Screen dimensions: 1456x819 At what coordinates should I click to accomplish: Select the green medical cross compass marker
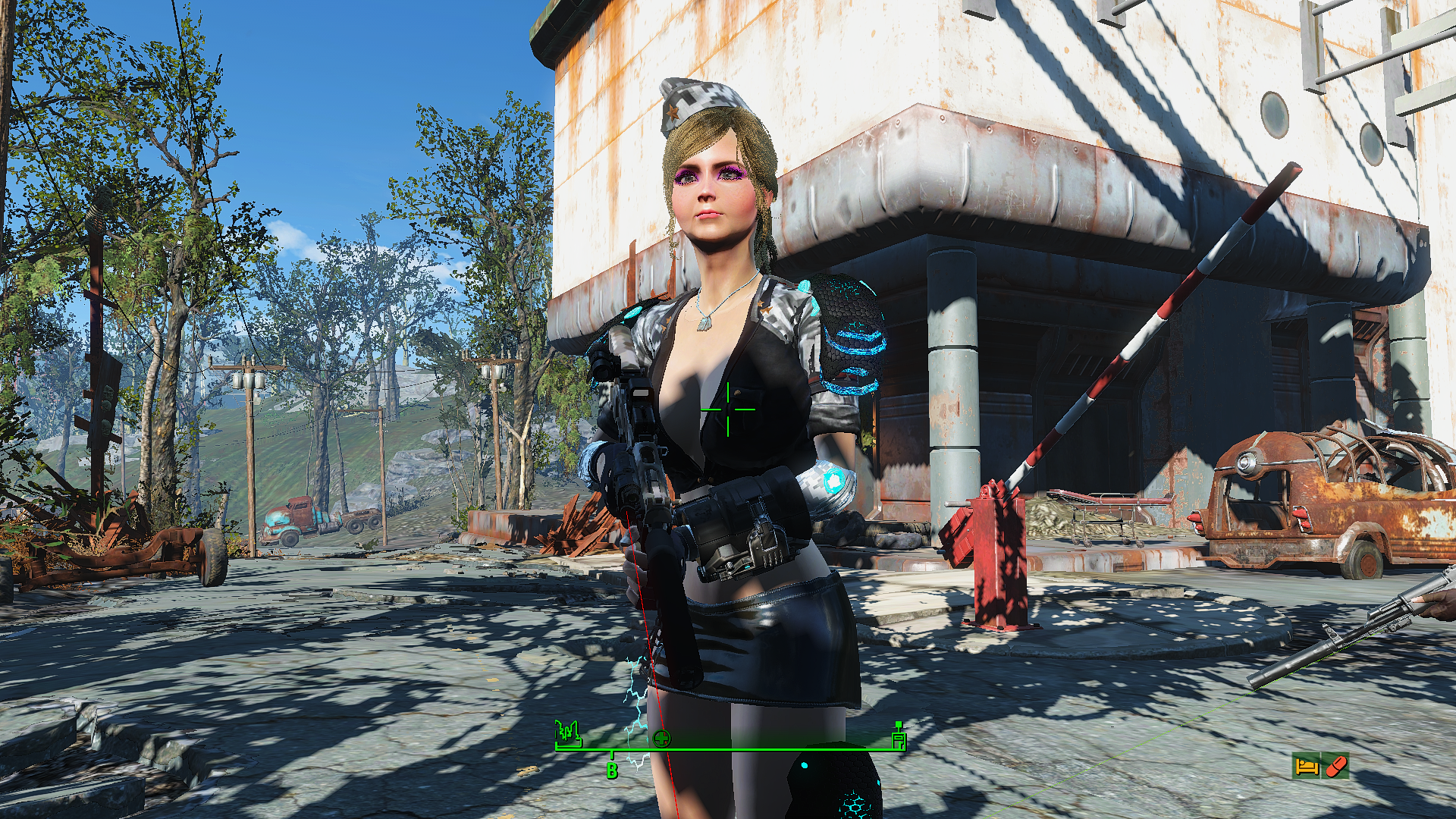coord(662,738)
